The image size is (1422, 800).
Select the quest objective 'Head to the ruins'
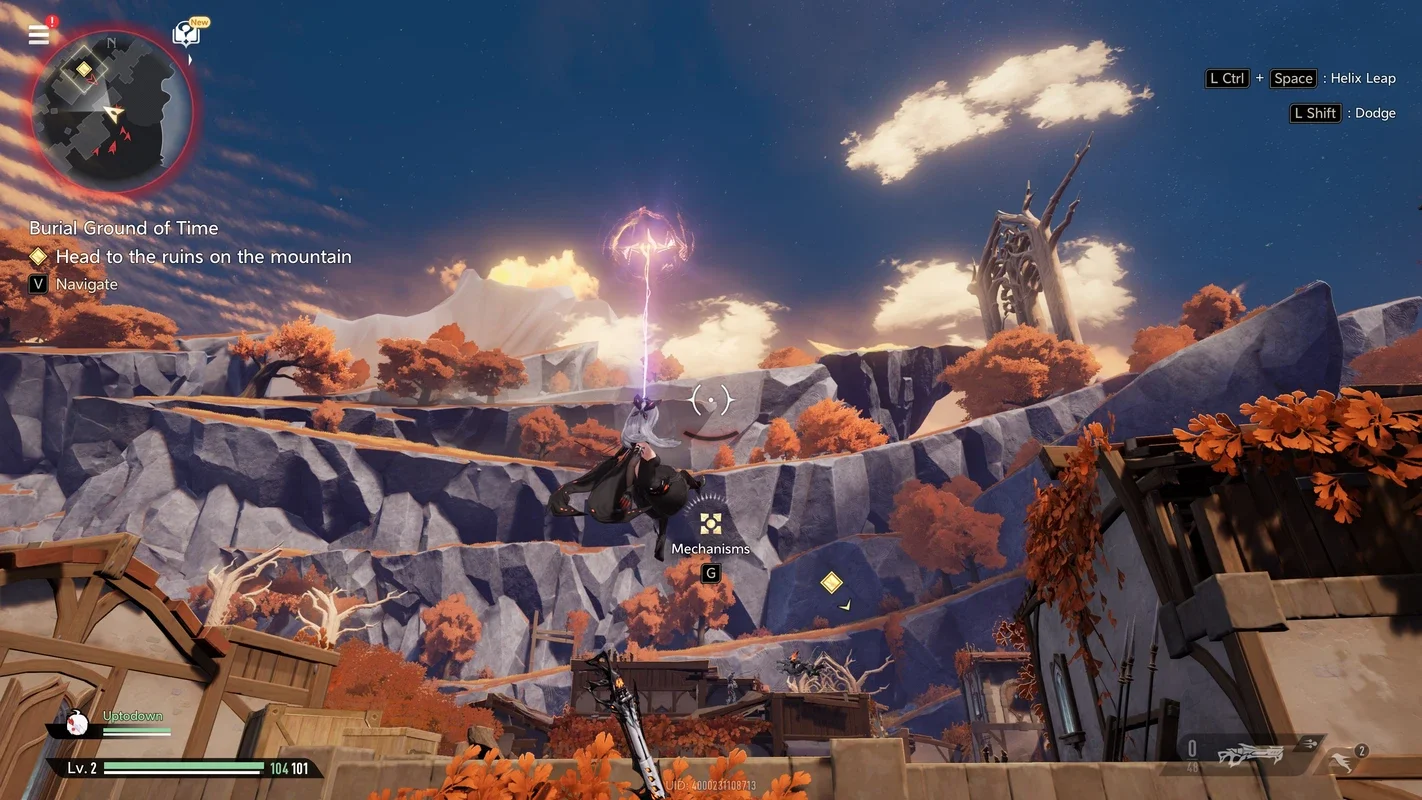[x=203, y=257]
